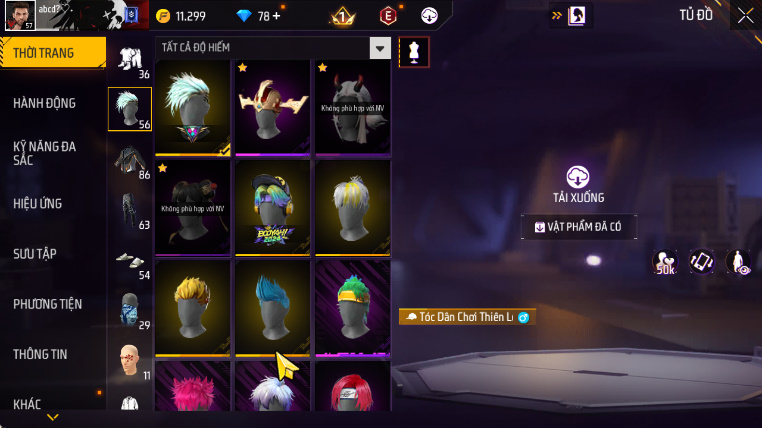Switch to the HÀNH ĐỘNG tab

[45, 103]
